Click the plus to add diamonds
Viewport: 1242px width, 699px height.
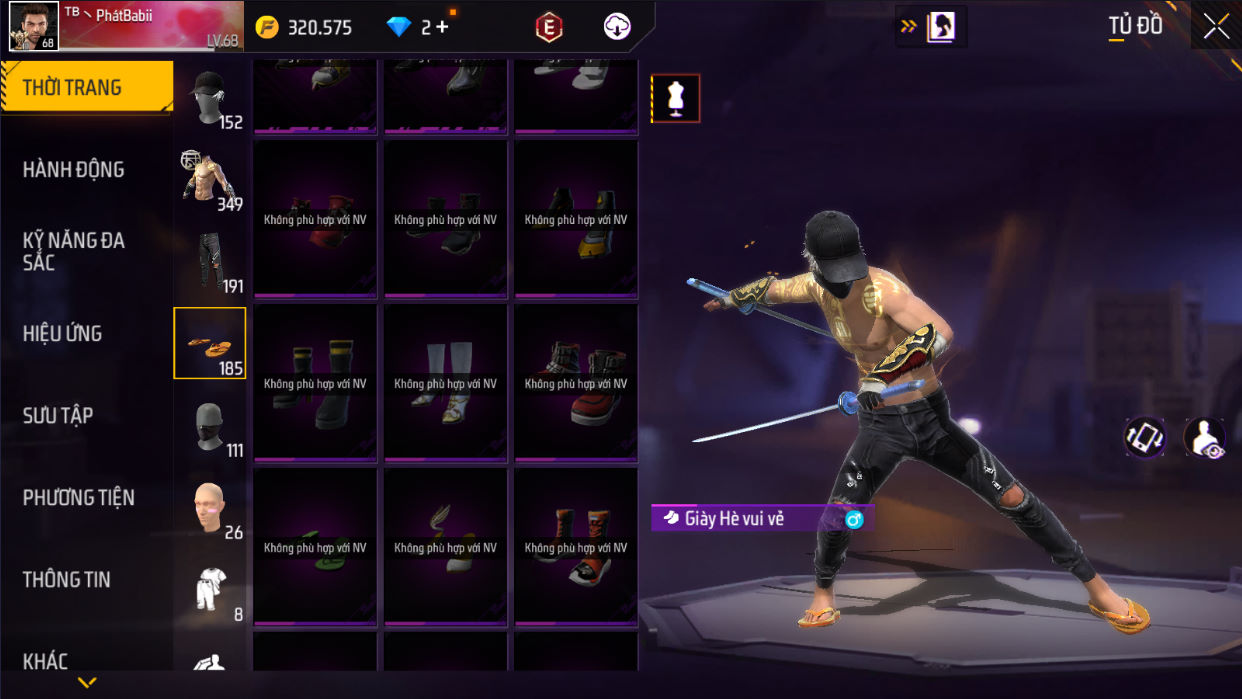tap(442, 27)
